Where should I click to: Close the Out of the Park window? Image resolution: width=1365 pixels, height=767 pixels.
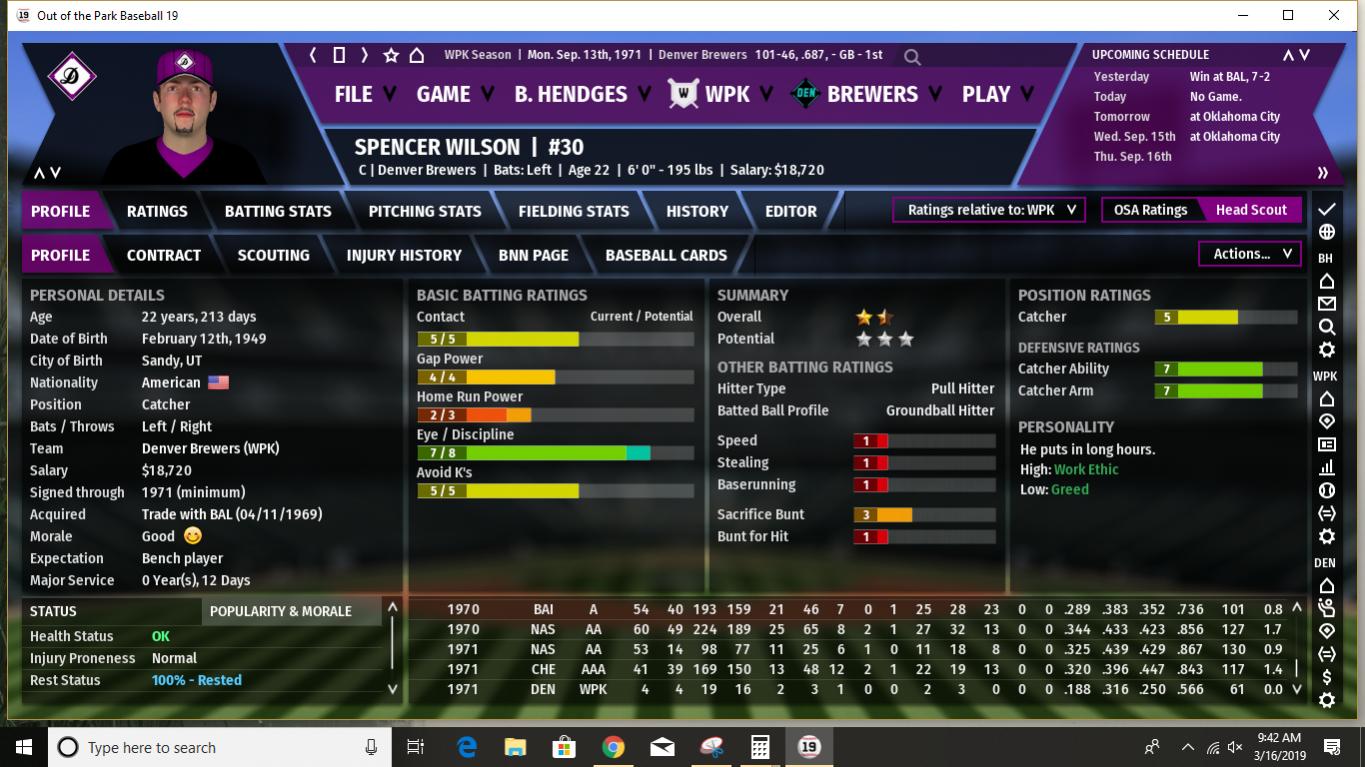(1334, 15)
